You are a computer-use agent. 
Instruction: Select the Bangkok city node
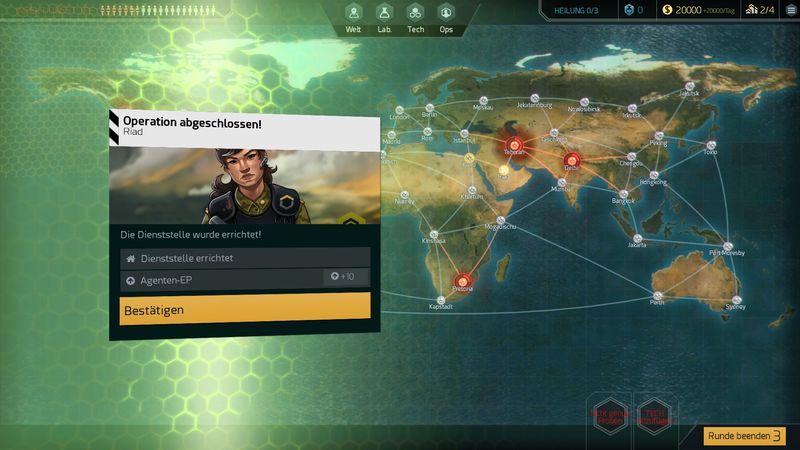623,193
